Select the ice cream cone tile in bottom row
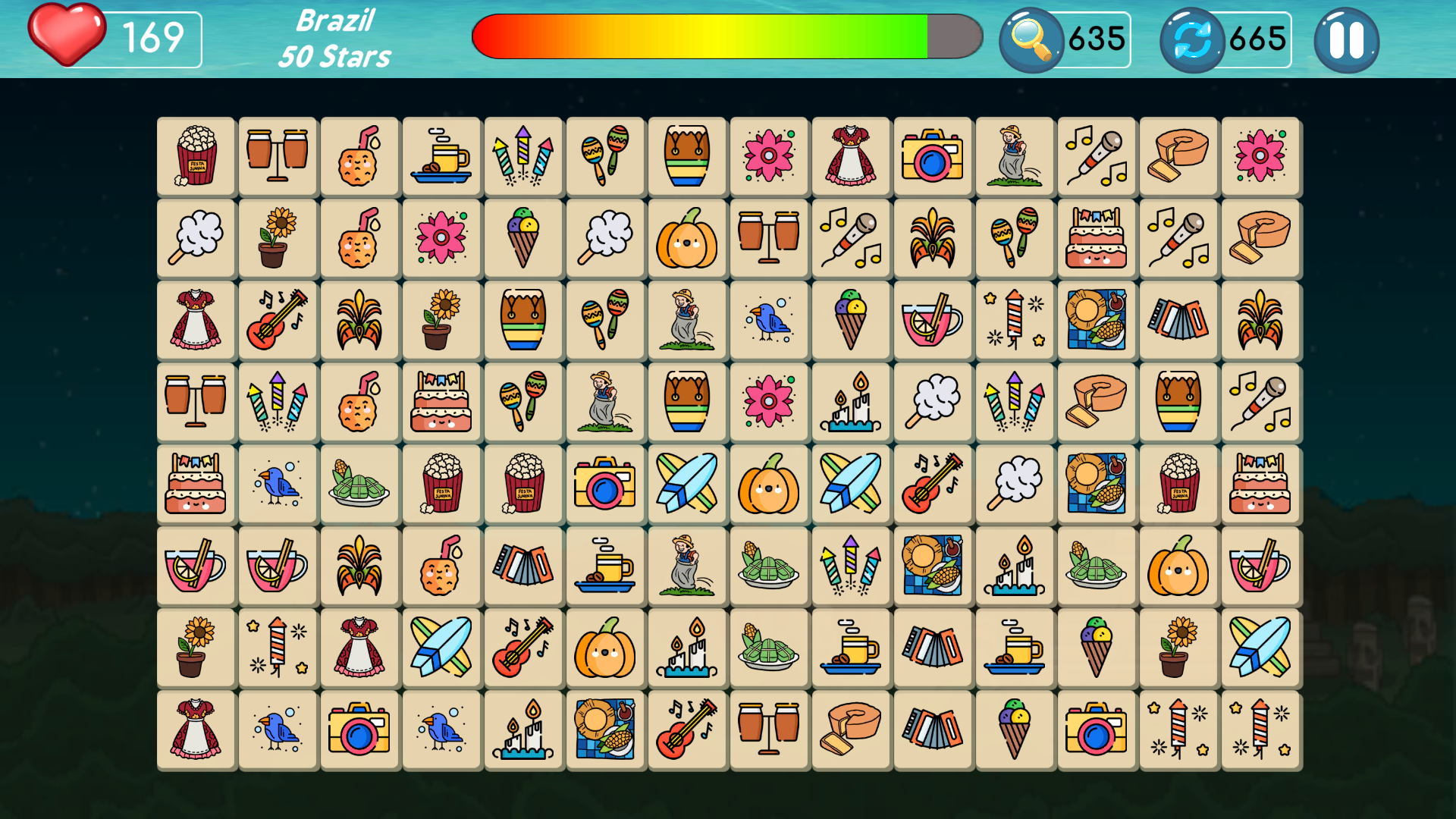The width and height of the screenshot is (1456, 819). 1015,730
